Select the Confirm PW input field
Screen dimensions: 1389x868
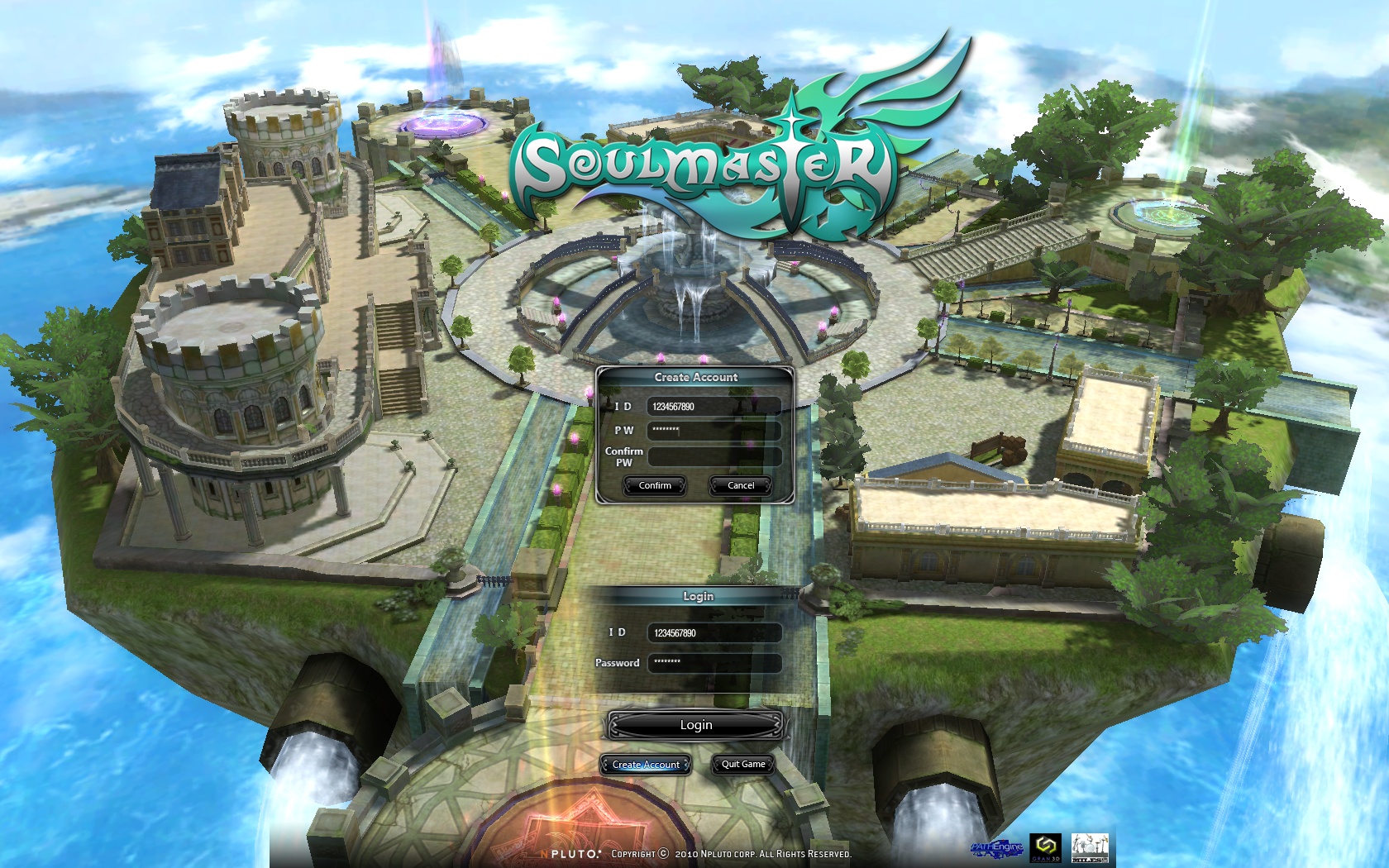tap(714, 456)
